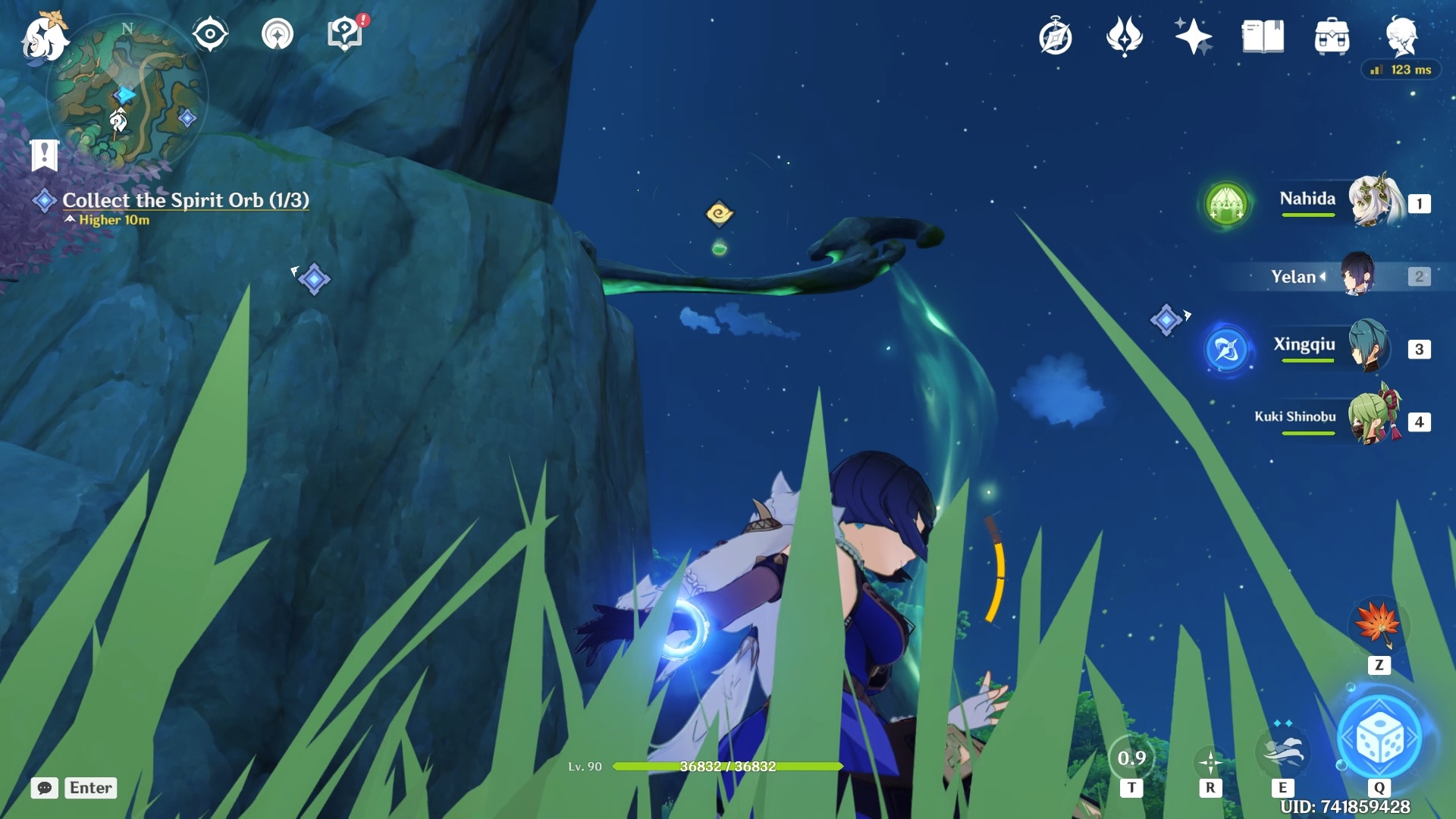Expand the quest Collect the Spirit Orb

click(x=187, y=200)
